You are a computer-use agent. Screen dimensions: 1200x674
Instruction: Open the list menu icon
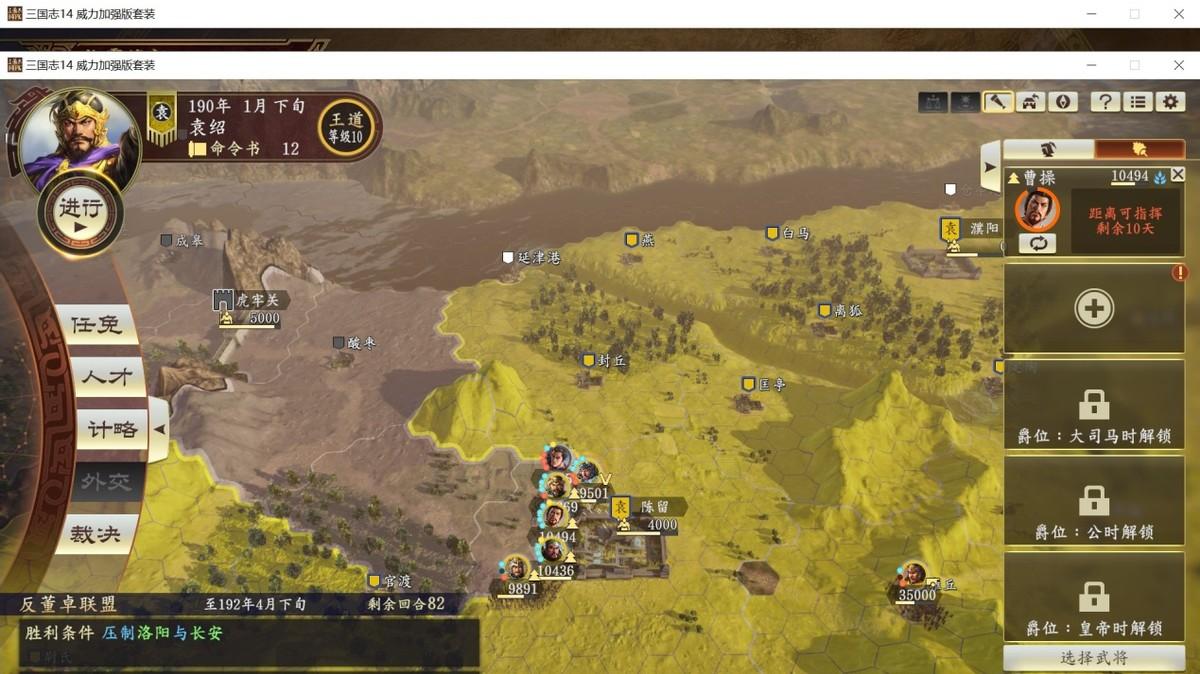coord(1138,101)
